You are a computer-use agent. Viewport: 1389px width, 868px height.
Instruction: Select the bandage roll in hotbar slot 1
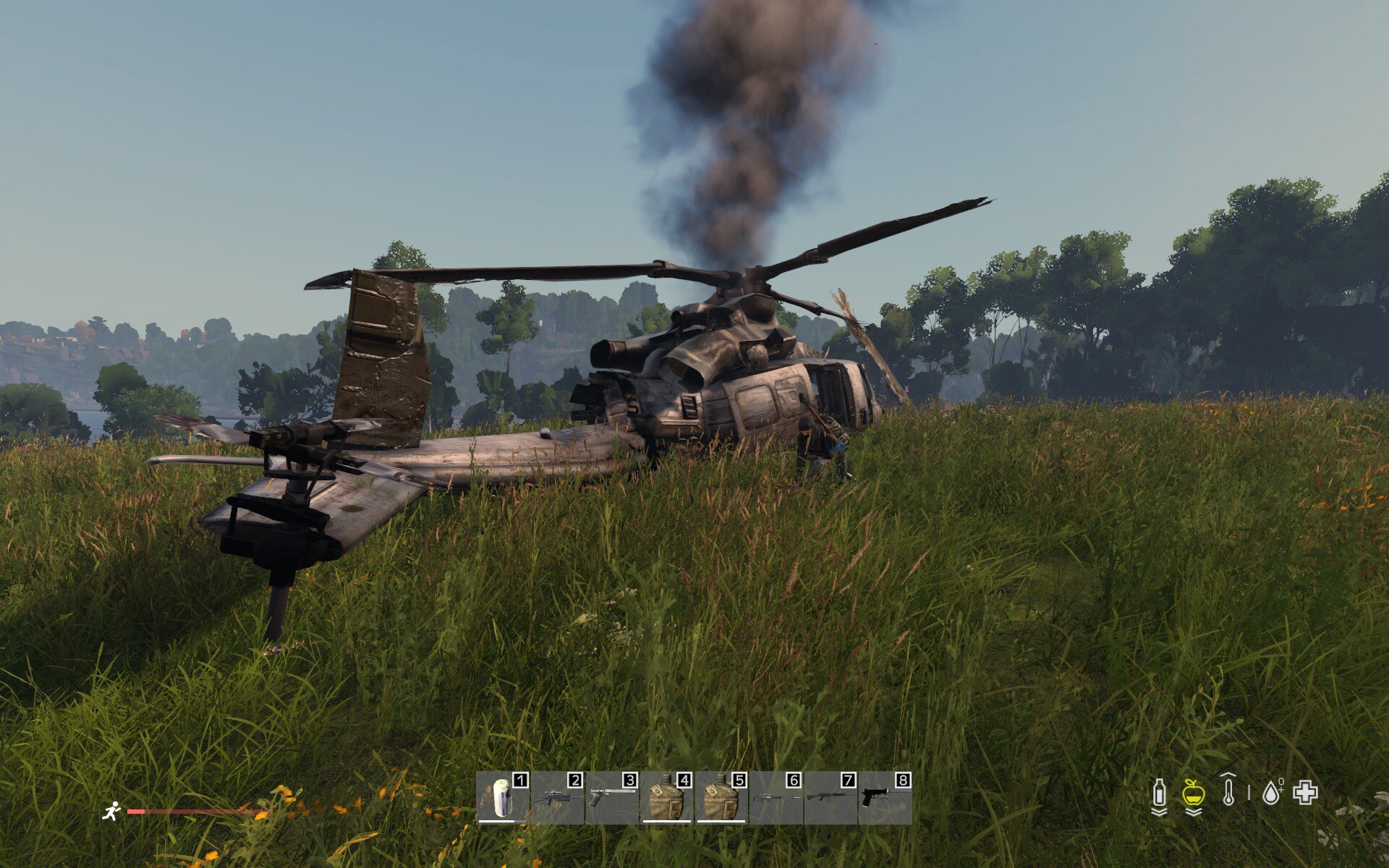click(503, 798)
